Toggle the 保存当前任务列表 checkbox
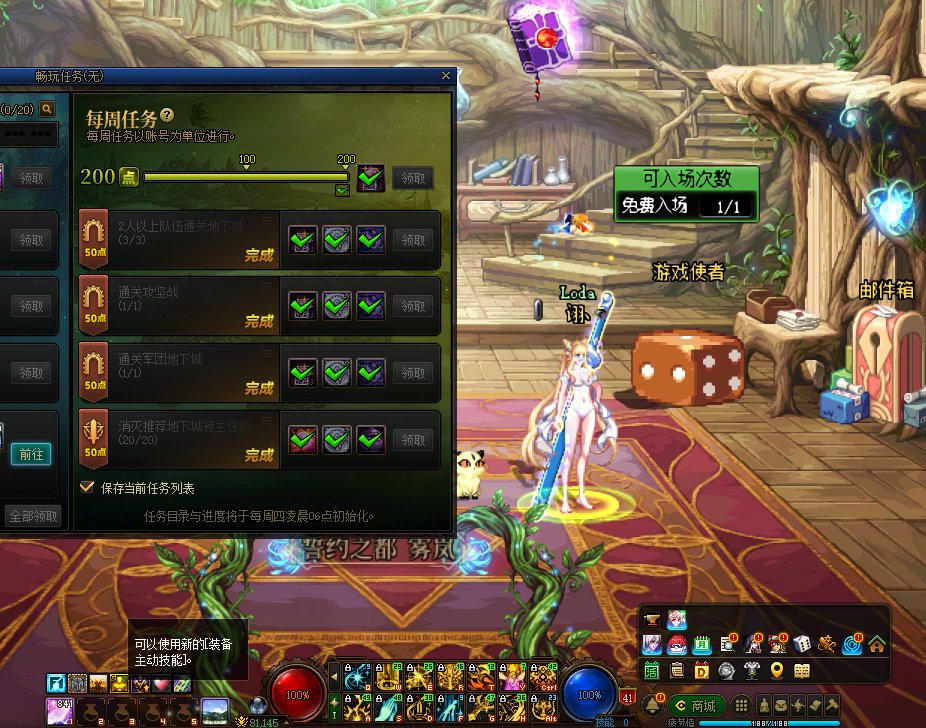 (87, 488)
